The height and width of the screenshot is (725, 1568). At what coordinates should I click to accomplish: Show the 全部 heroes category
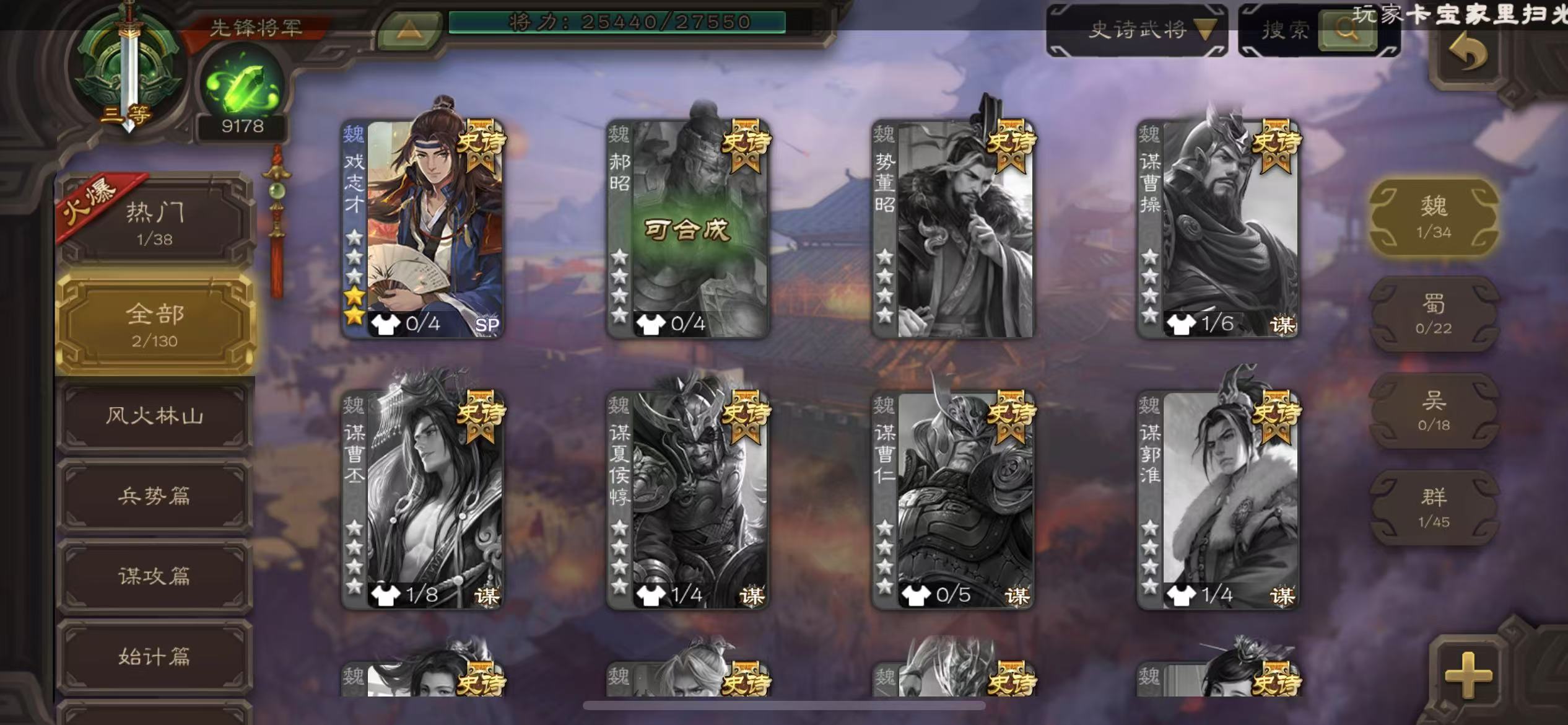tap(155, 323)
